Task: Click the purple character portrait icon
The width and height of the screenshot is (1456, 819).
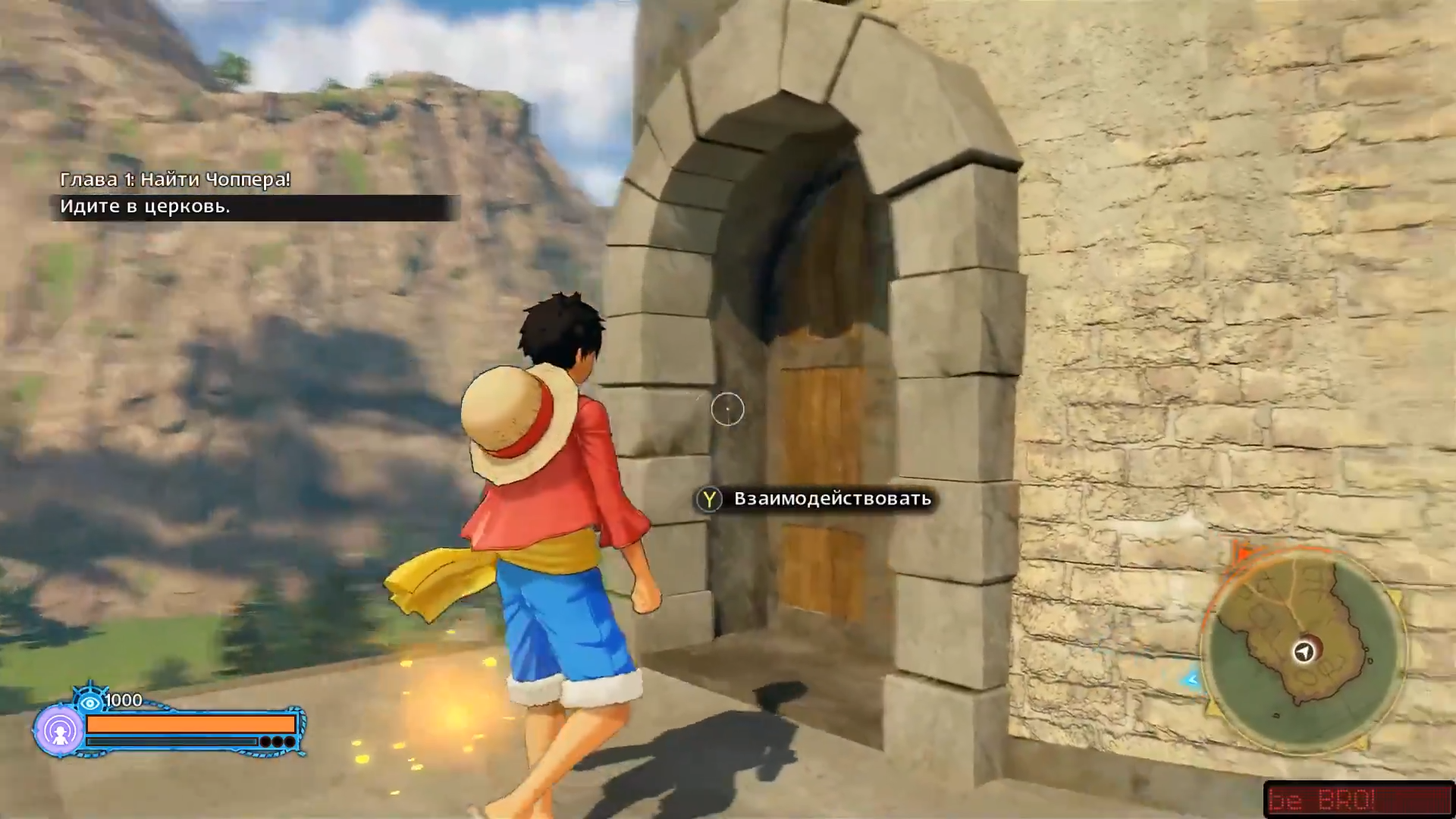Action: (x=59, y=730)
